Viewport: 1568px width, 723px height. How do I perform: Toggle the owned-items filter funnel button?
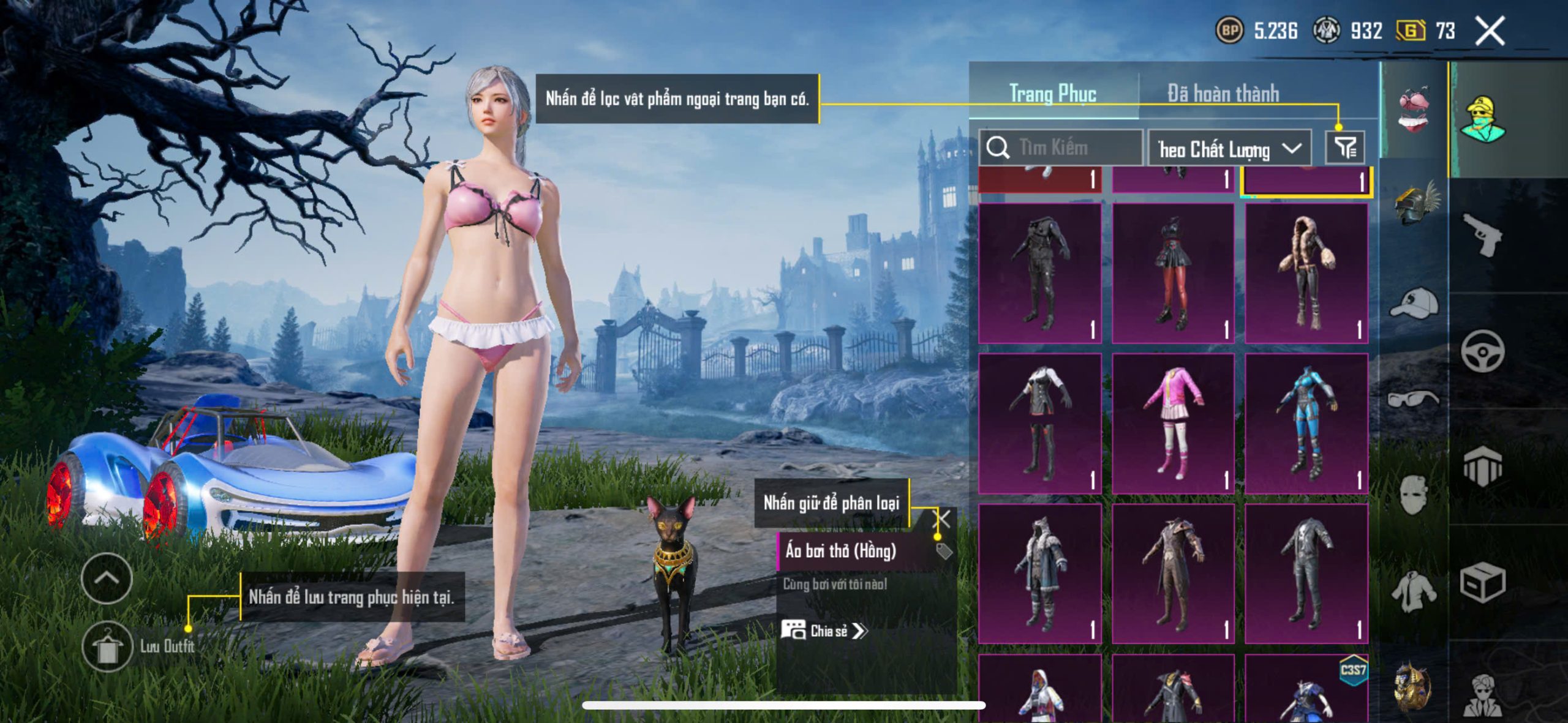1345,148
